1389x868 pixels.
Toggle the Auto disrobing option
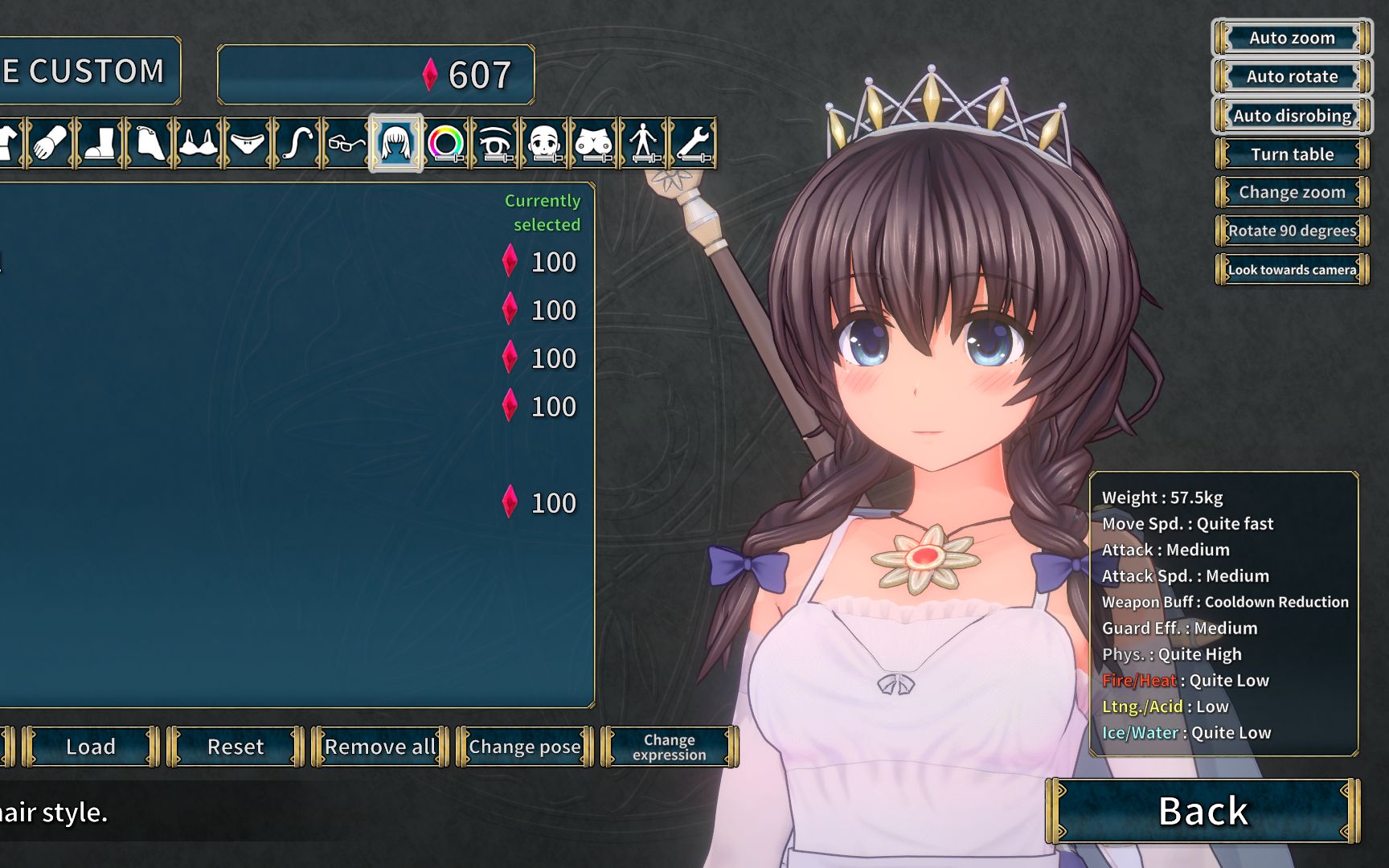(1292, 116)
